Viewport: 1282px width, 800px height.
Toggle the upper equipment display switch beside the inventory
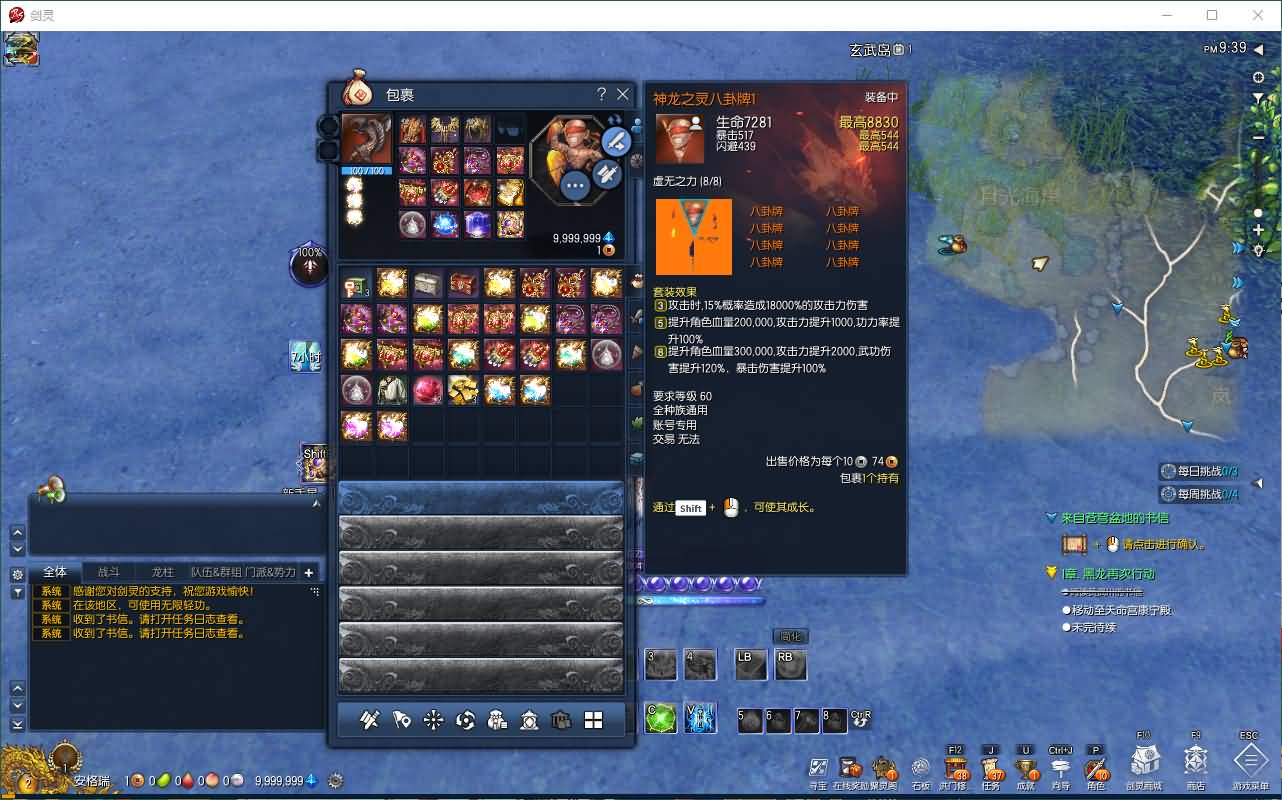click(328, 128)
